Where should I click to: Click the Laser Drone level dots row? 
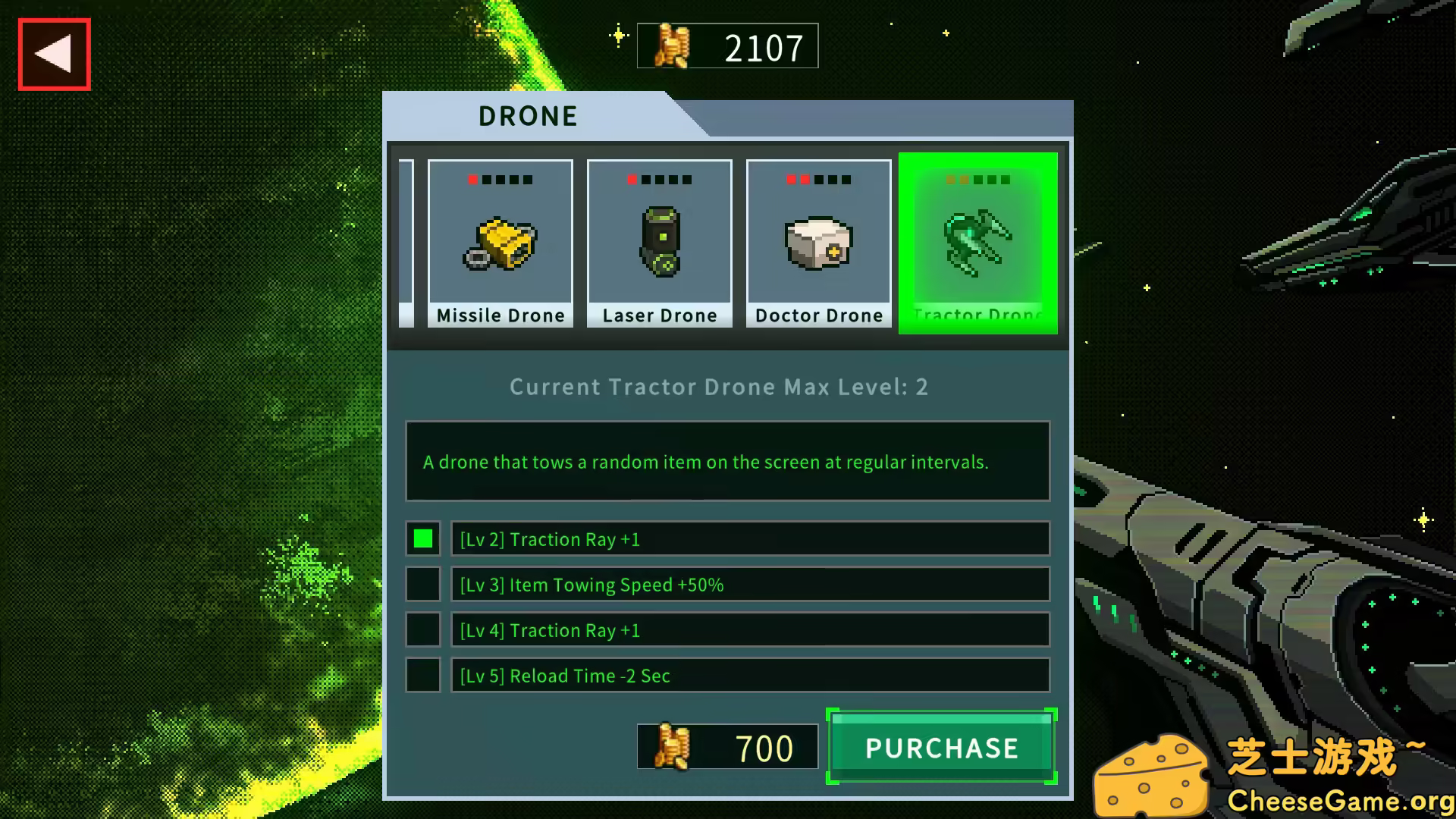coord(659,180)
